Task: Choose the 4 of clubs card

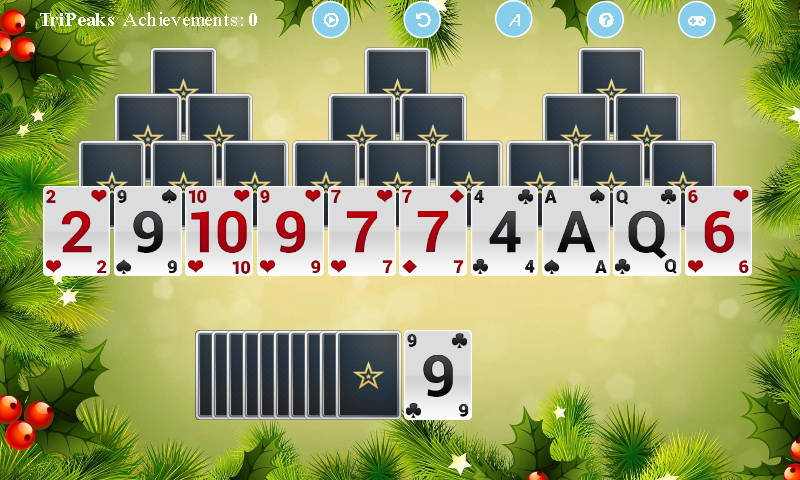Action: click(505, 231)
